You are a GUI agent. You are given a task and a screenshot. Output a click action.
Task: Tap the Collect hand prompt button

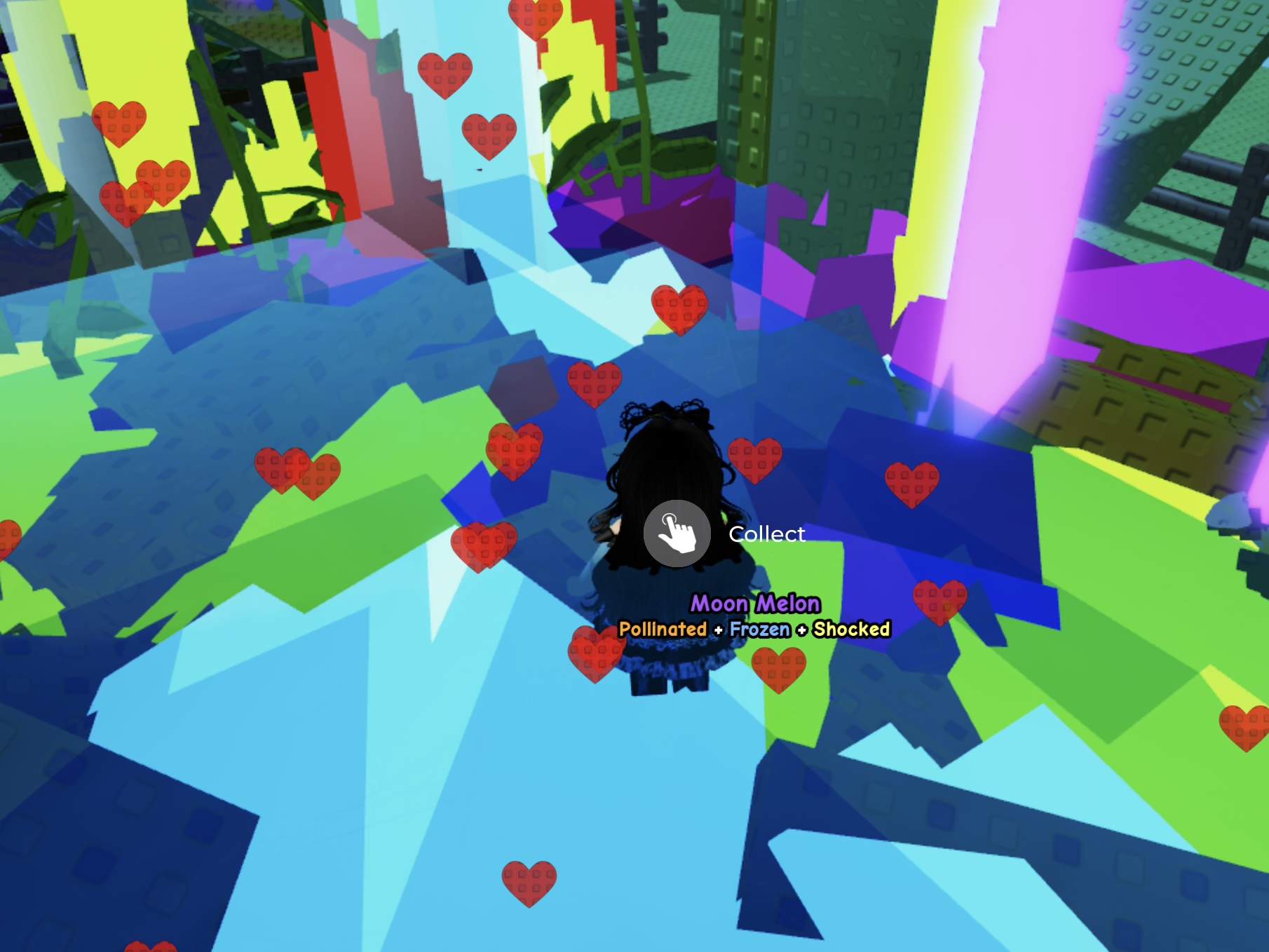coord(677,533)
